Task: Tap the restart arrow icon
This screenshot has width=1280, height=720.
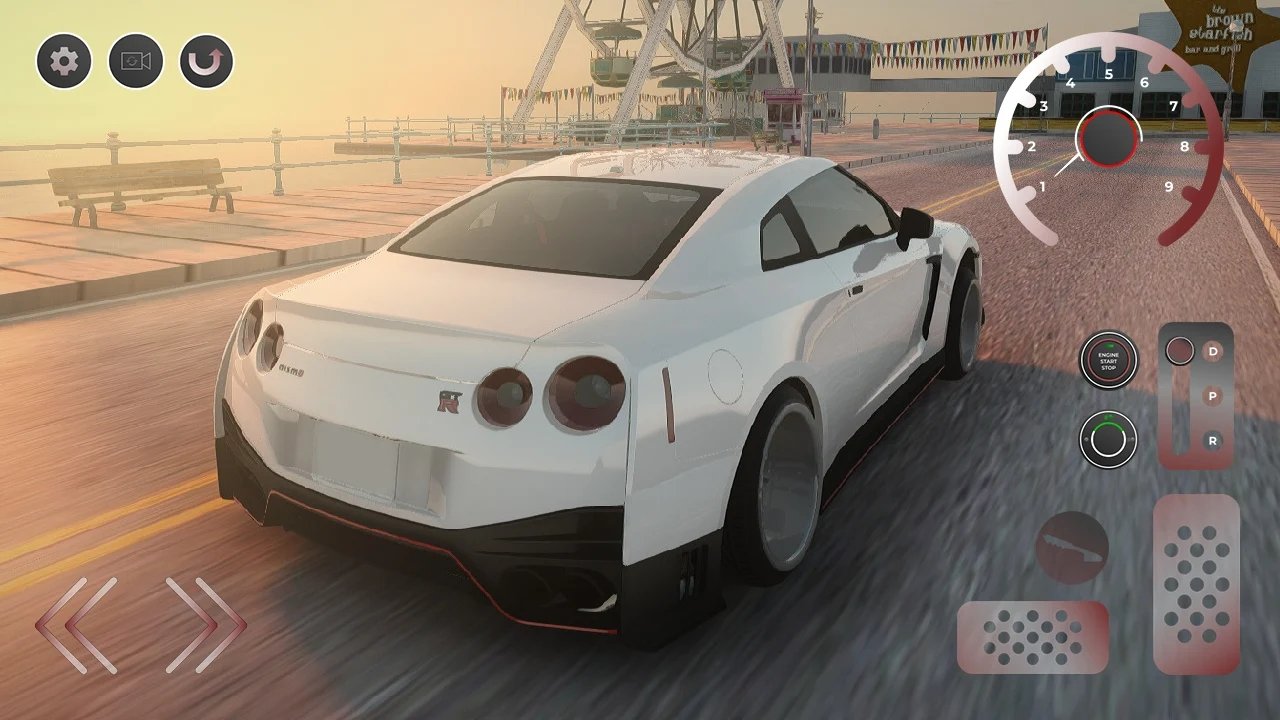Action: (205, 61)
